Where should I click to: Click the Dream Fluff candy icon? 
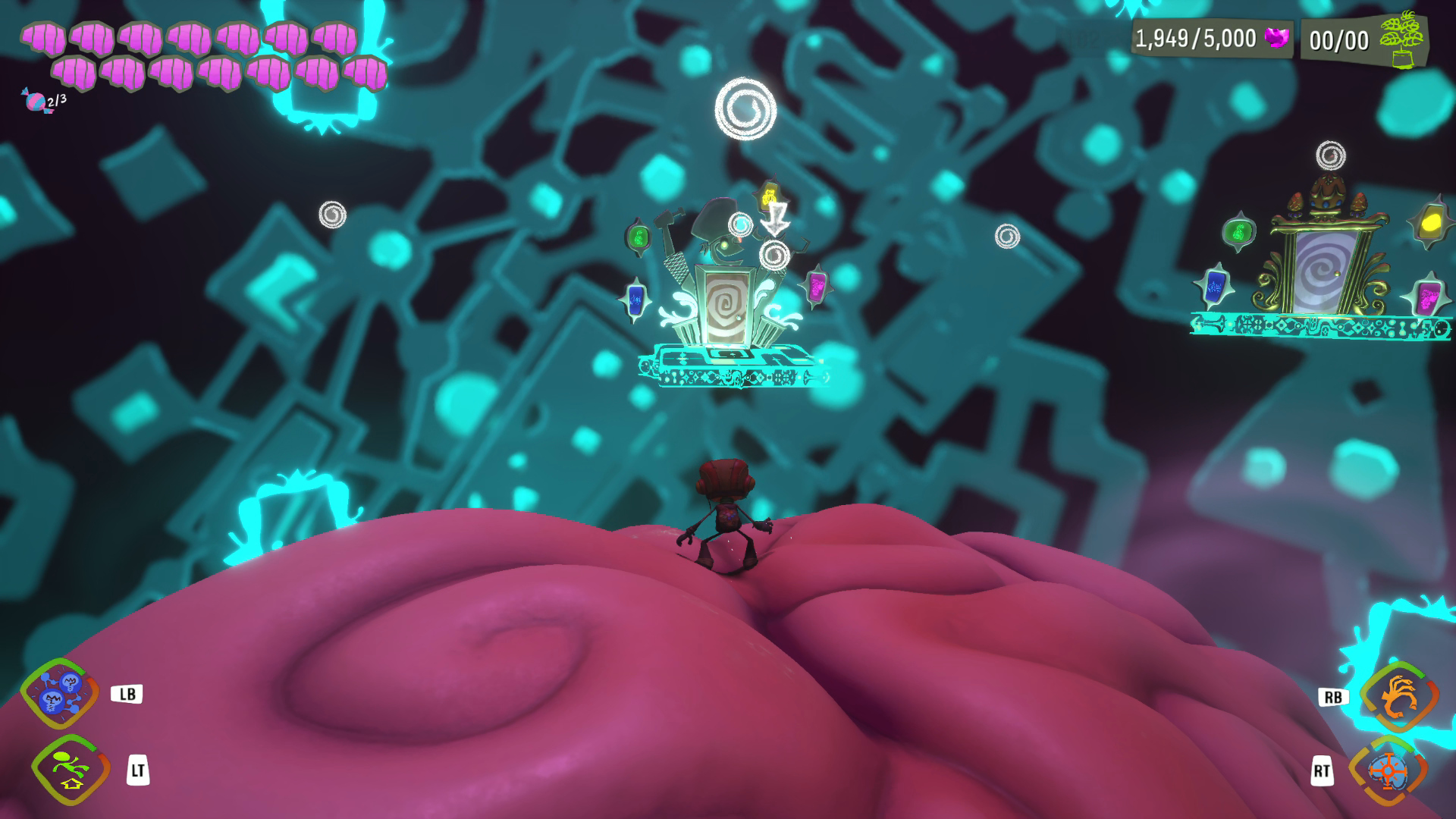[x=36, y=101]
